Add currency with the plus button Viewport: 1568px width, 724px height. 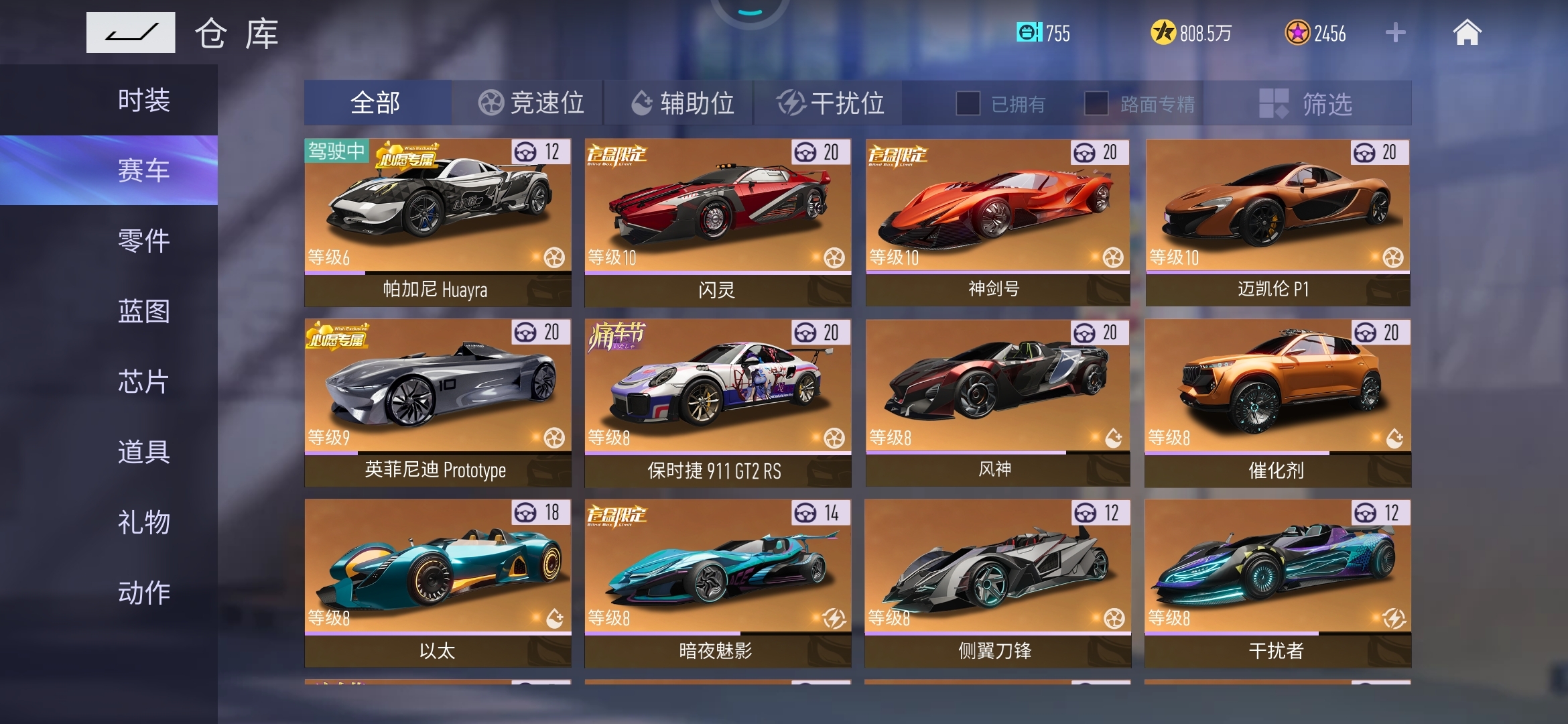pyautogui.click(x=1395, y=32)
